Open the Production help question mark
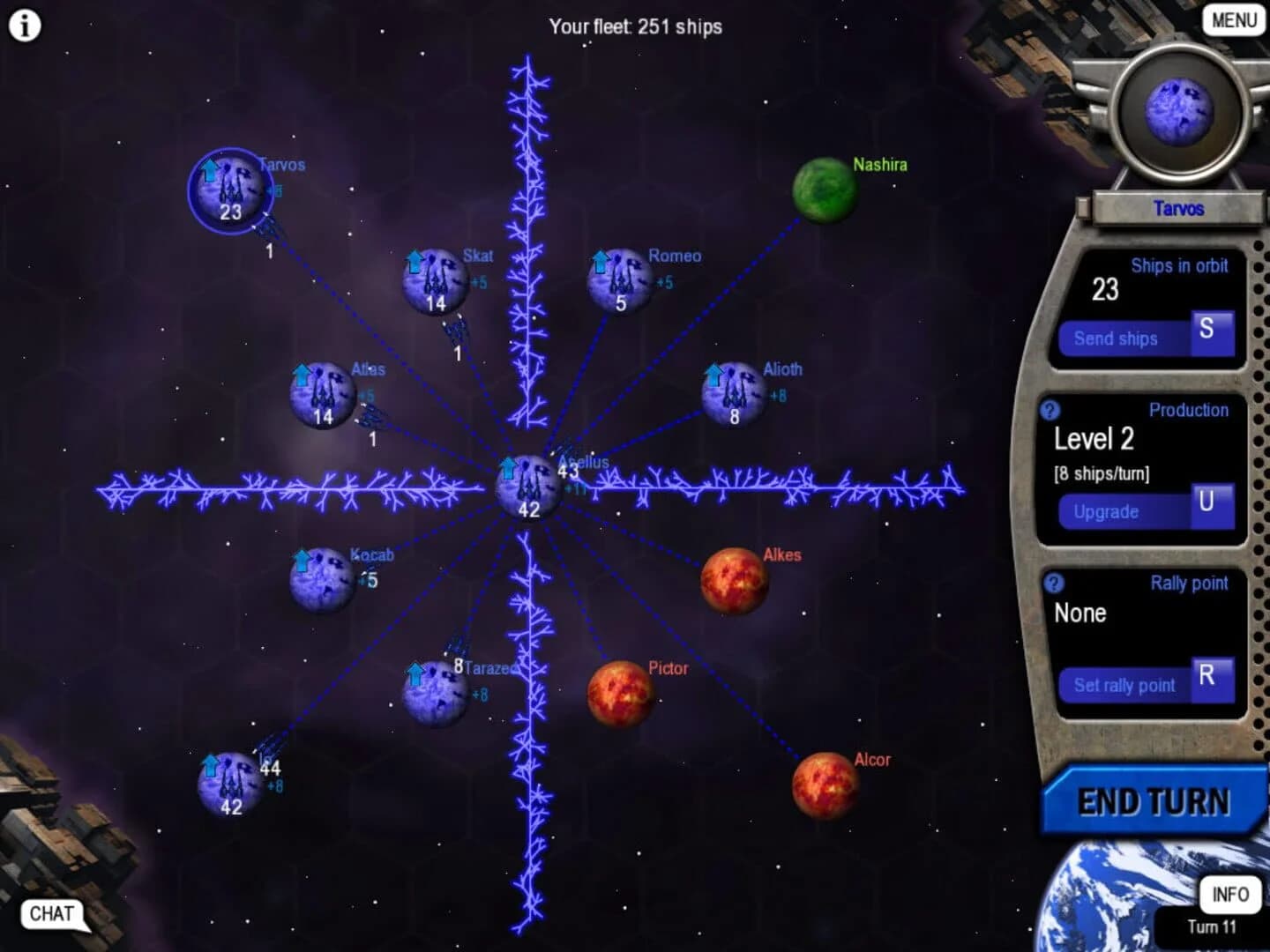This screenshot has width=1270, height=952. click(1050, 409)
